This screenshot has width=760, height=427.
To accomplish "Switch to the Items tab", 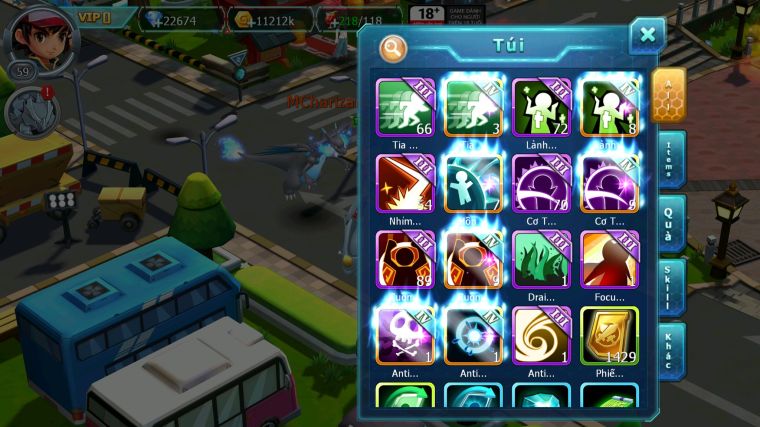I will (x=669, y=159).
